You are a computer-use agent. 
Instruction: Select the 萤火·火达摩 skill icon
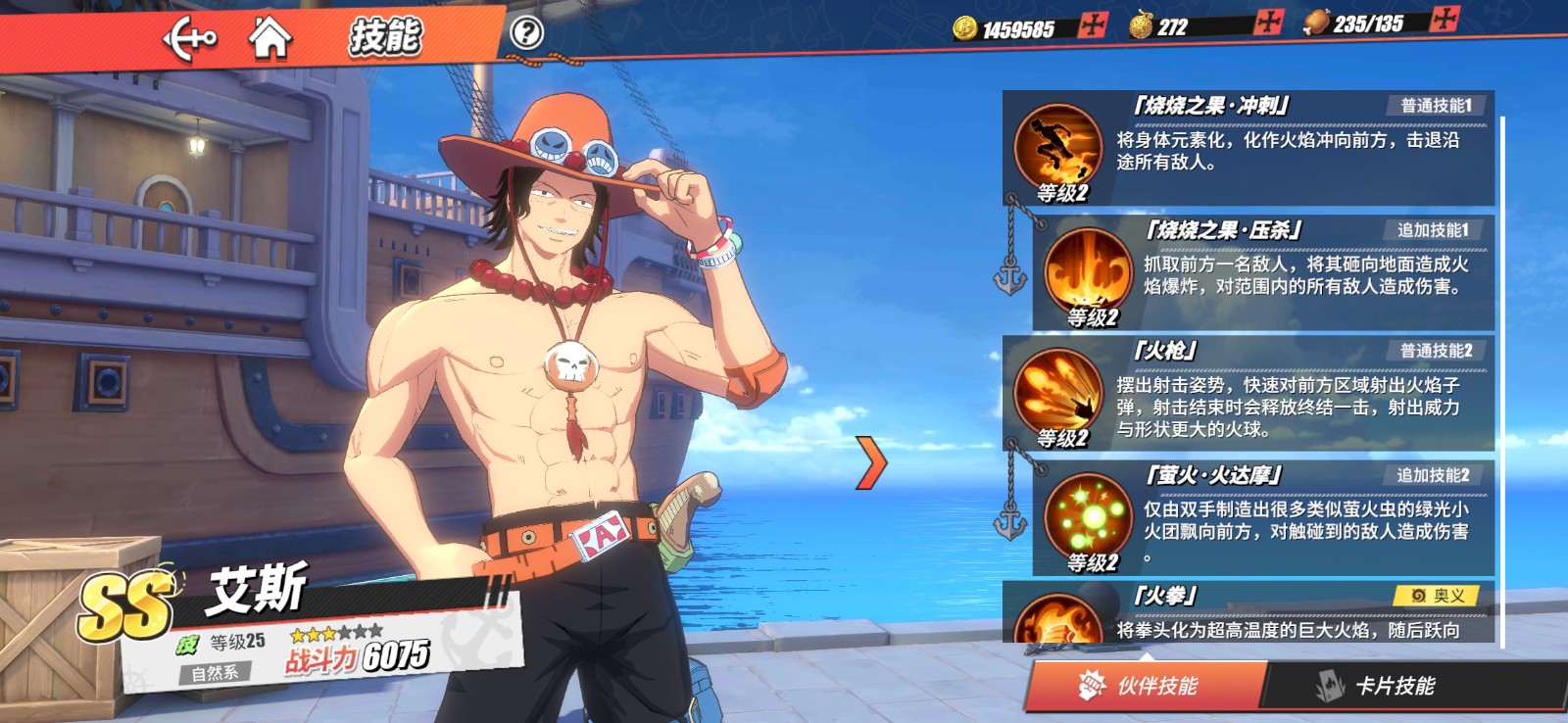click(x=1088, y=515)
